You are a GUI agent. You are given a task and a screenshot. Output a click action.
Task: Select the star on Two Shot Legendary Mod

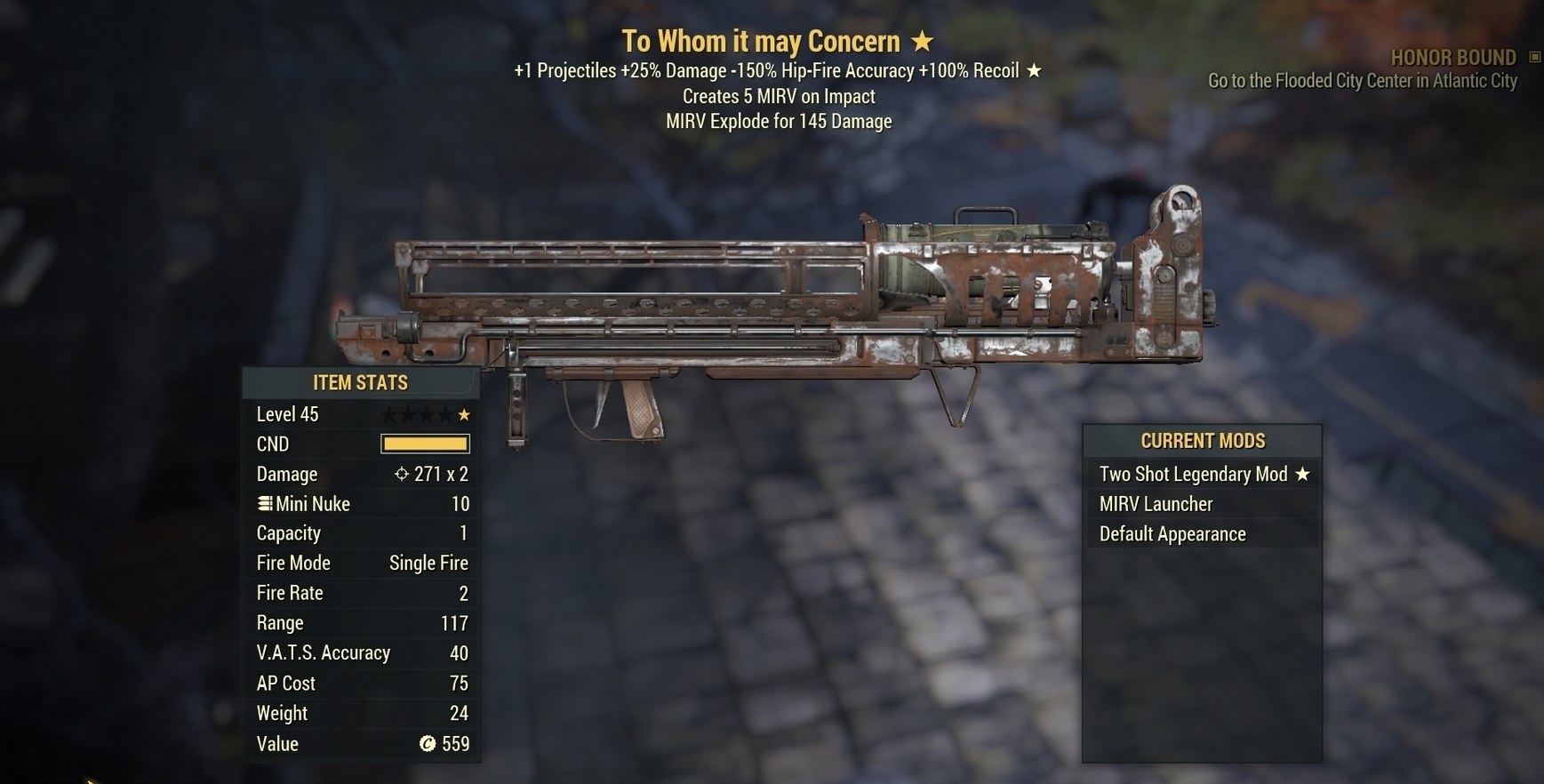click(x=1304, y=474)
